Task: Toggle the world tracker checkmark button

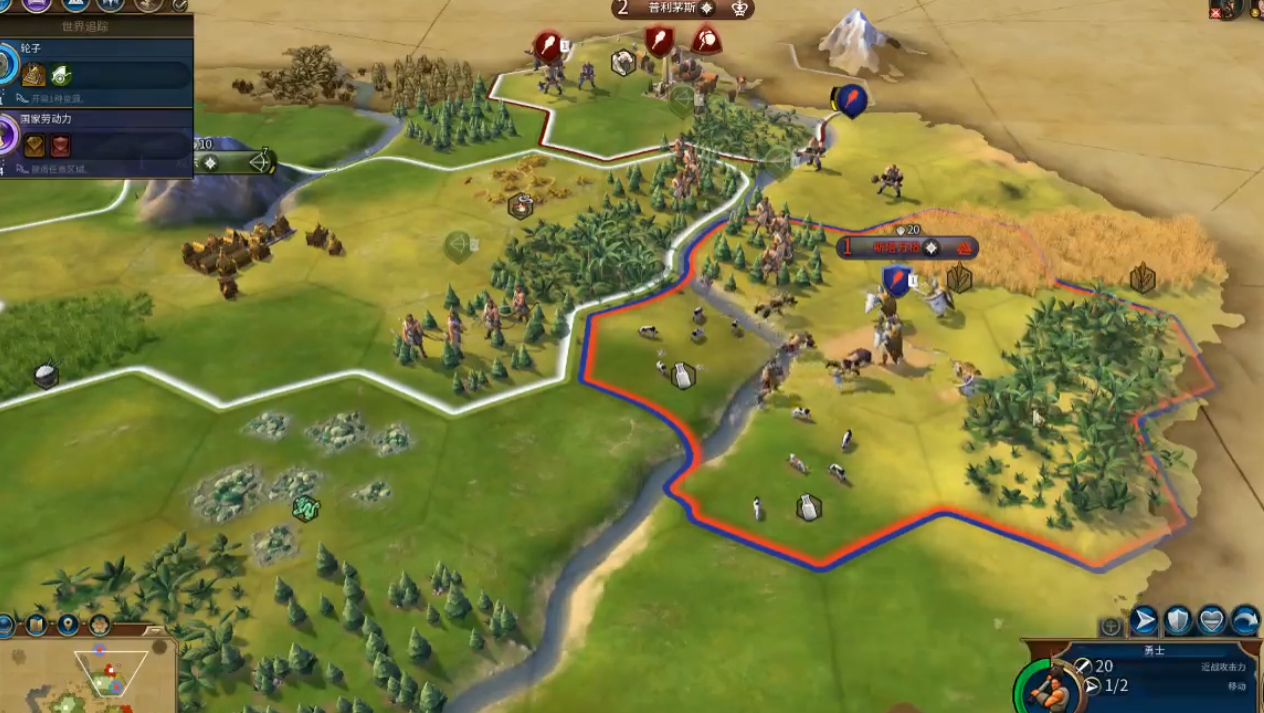Action: tap(180, 4)
